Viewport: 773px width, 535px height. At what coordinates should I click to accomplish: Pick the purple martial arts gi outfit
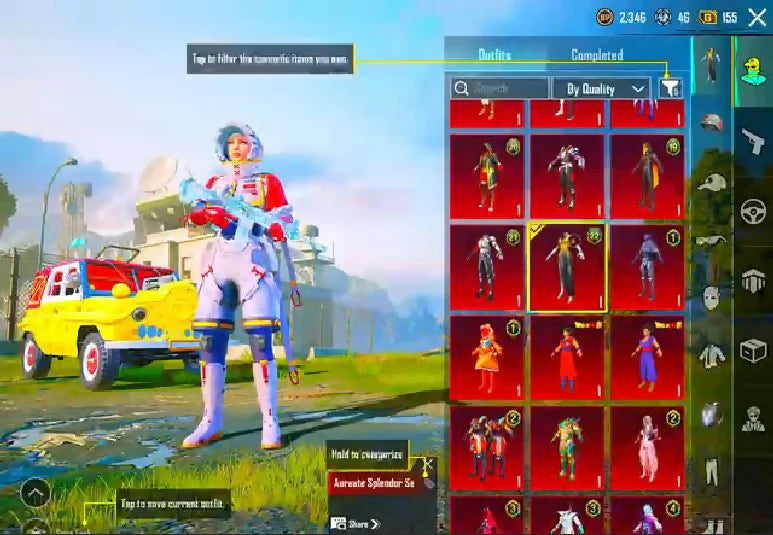point(647,358)
